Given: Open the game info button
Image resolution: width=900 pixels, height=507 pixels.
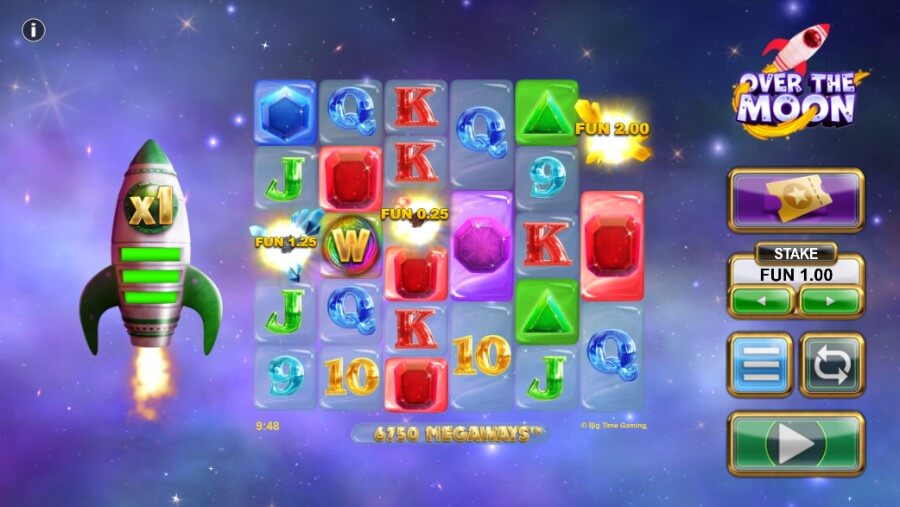Looking at the screenshot, I should pyautogui.click(x=34, y=30).
